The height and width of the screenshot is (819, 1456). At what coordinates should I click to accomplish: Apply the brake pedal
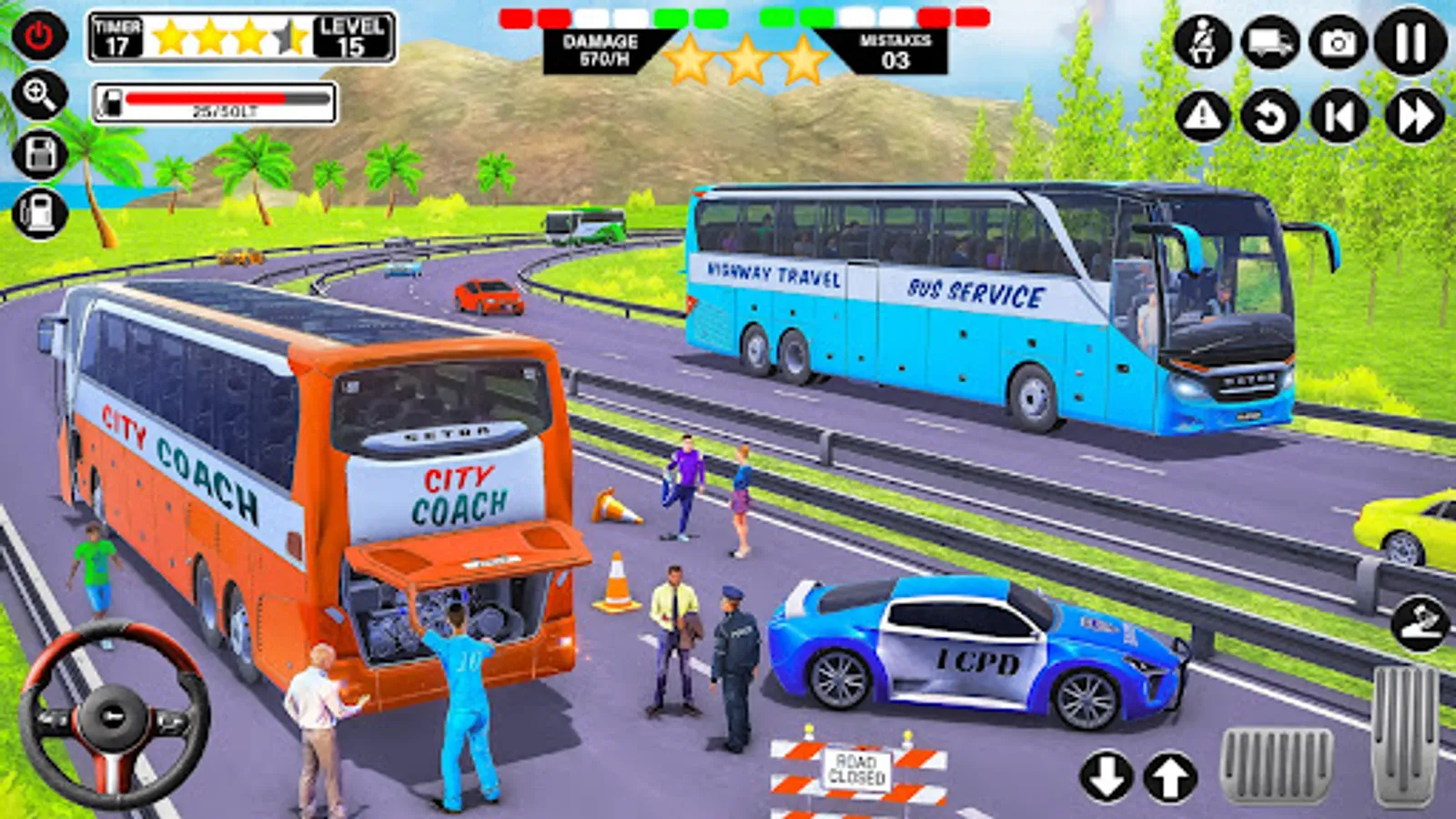[x=1276, y=766]
